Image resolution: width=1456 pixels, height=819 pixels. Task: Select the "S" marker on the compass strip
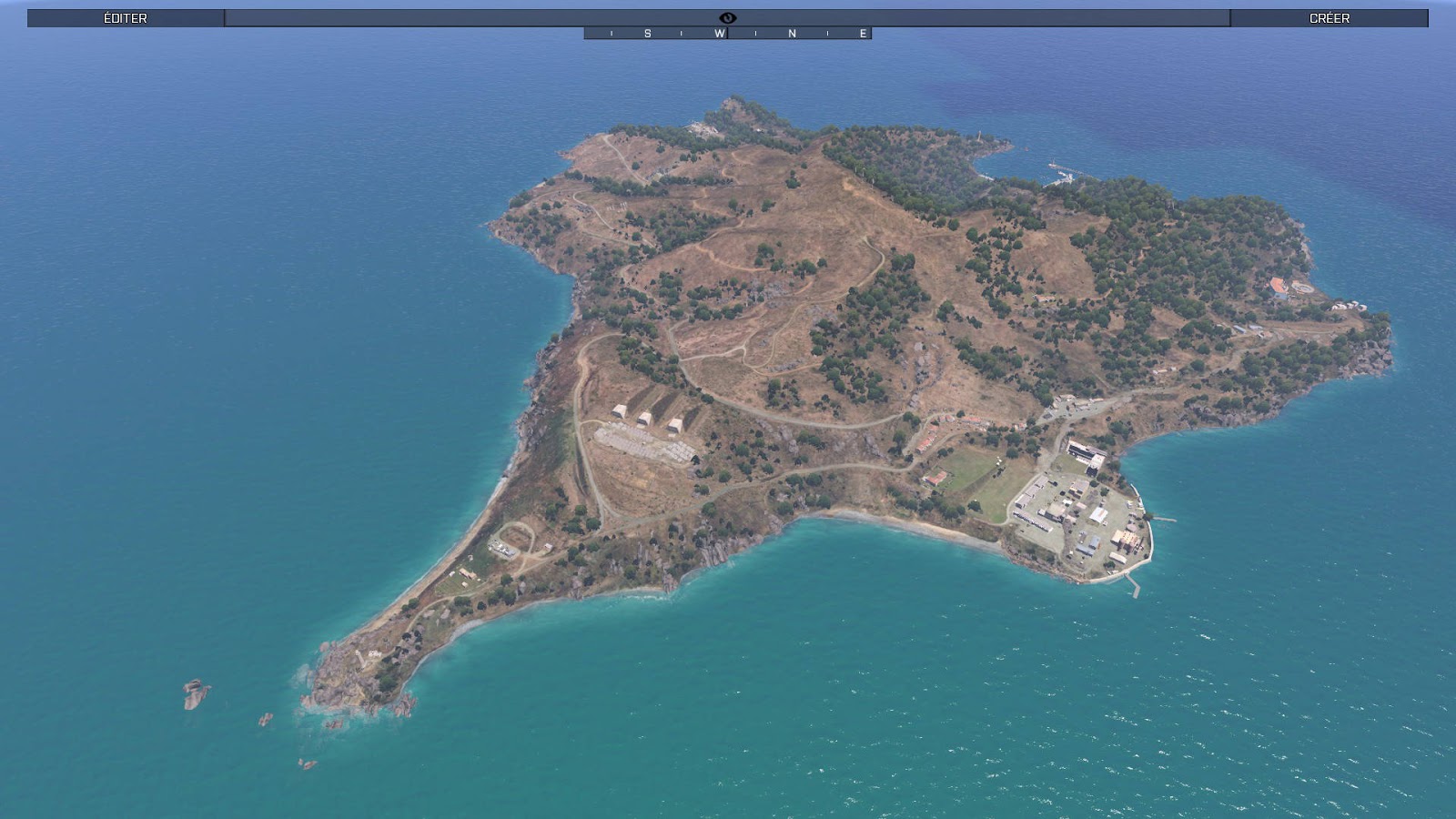pyautogui.click(x=648, y=33)
